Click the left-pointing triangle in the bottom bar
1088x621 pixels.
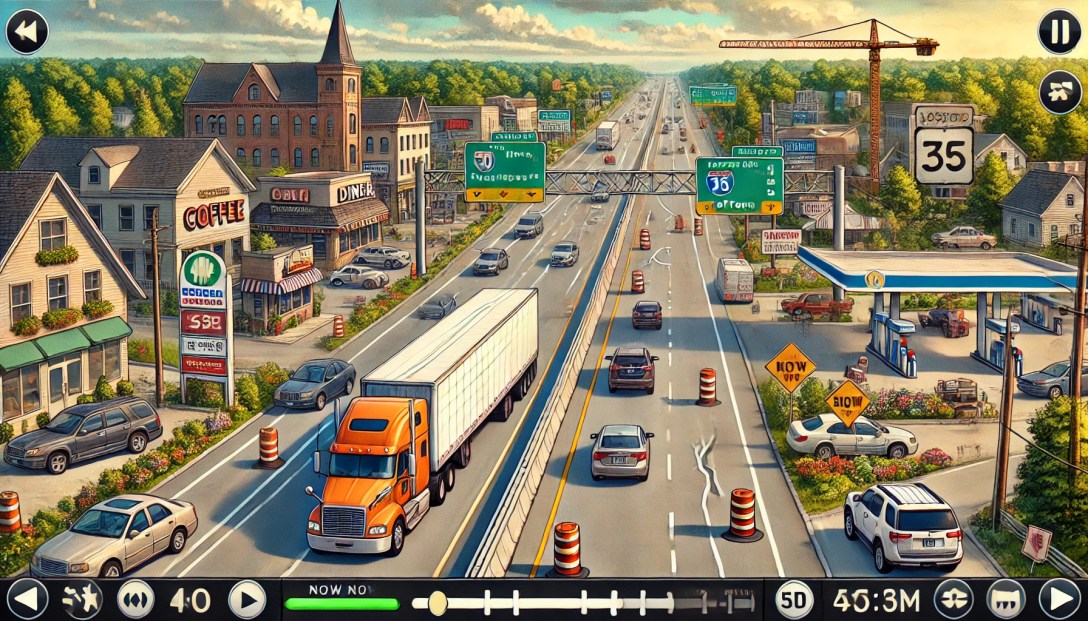[27, 599]
